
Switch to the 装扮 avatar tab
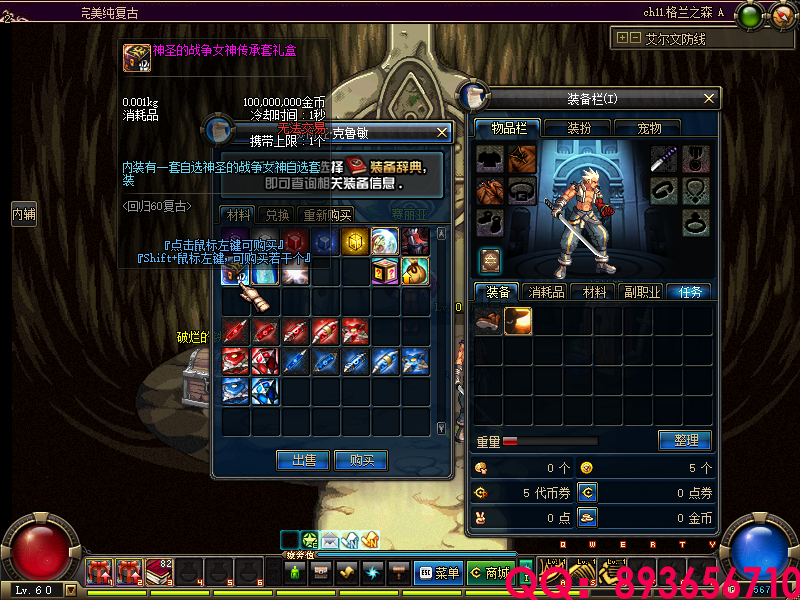(x=579, y=128)
